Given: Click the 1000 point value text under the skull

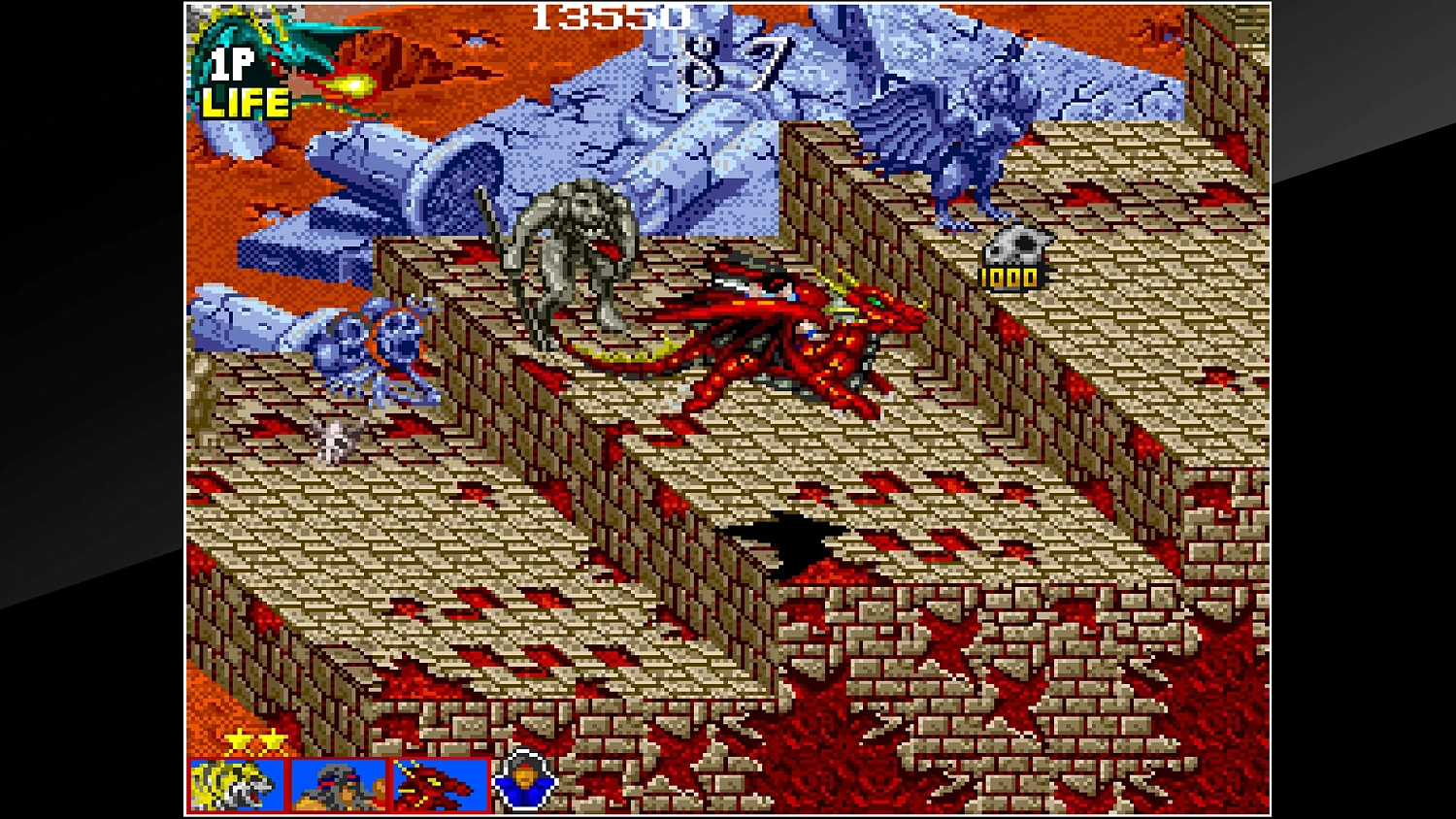Looking at the screenshot, I should click(x=1010, y=278).
